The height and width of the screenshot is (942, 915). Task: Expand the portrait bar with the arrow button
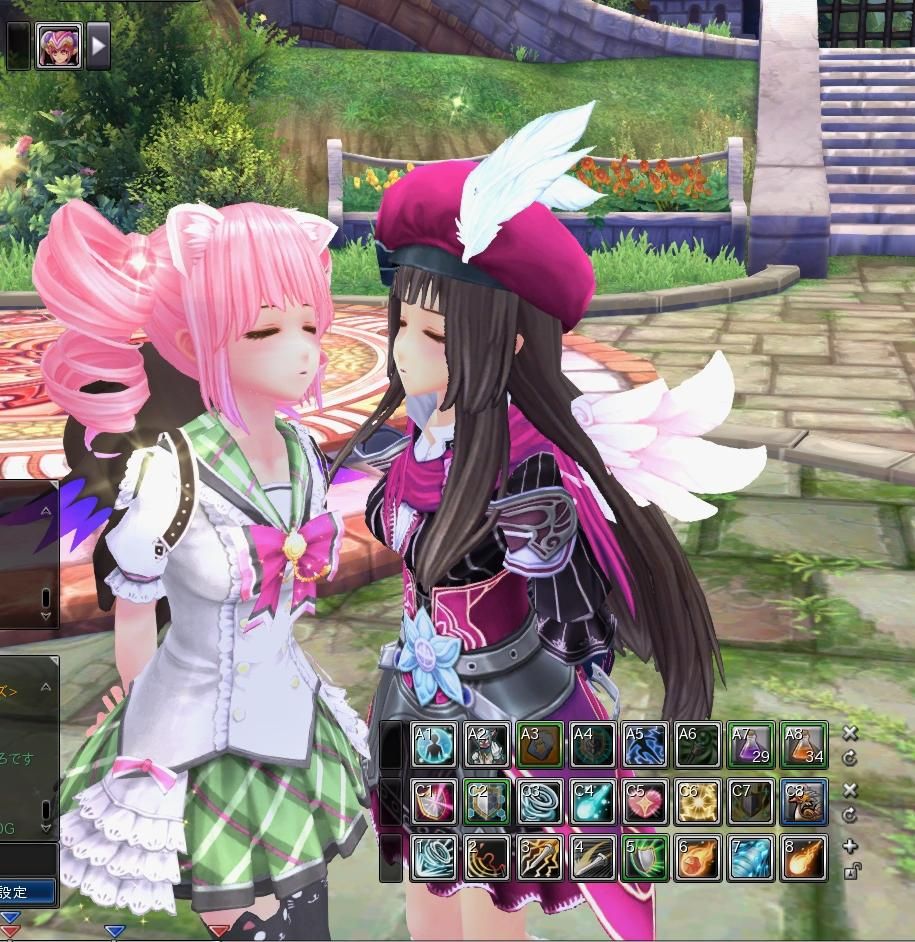(x=98, y=45)
